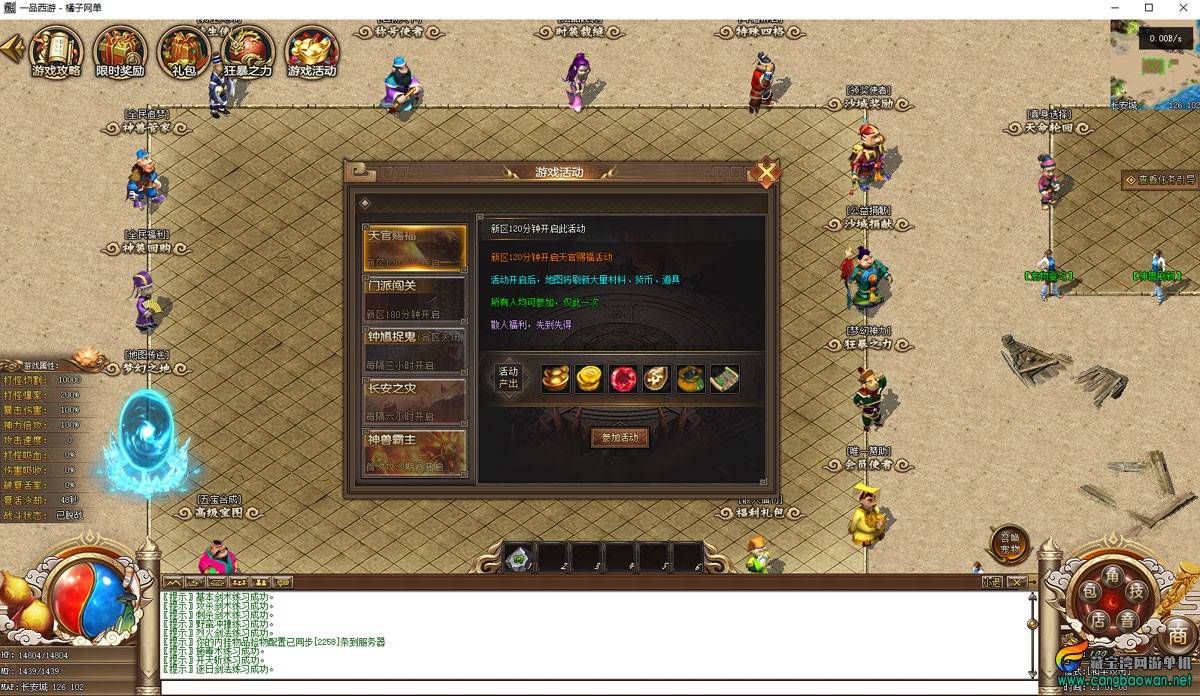1200x696 pixels.
Task: Show the 神兽霸主 event details
Action: coord(415,451)
